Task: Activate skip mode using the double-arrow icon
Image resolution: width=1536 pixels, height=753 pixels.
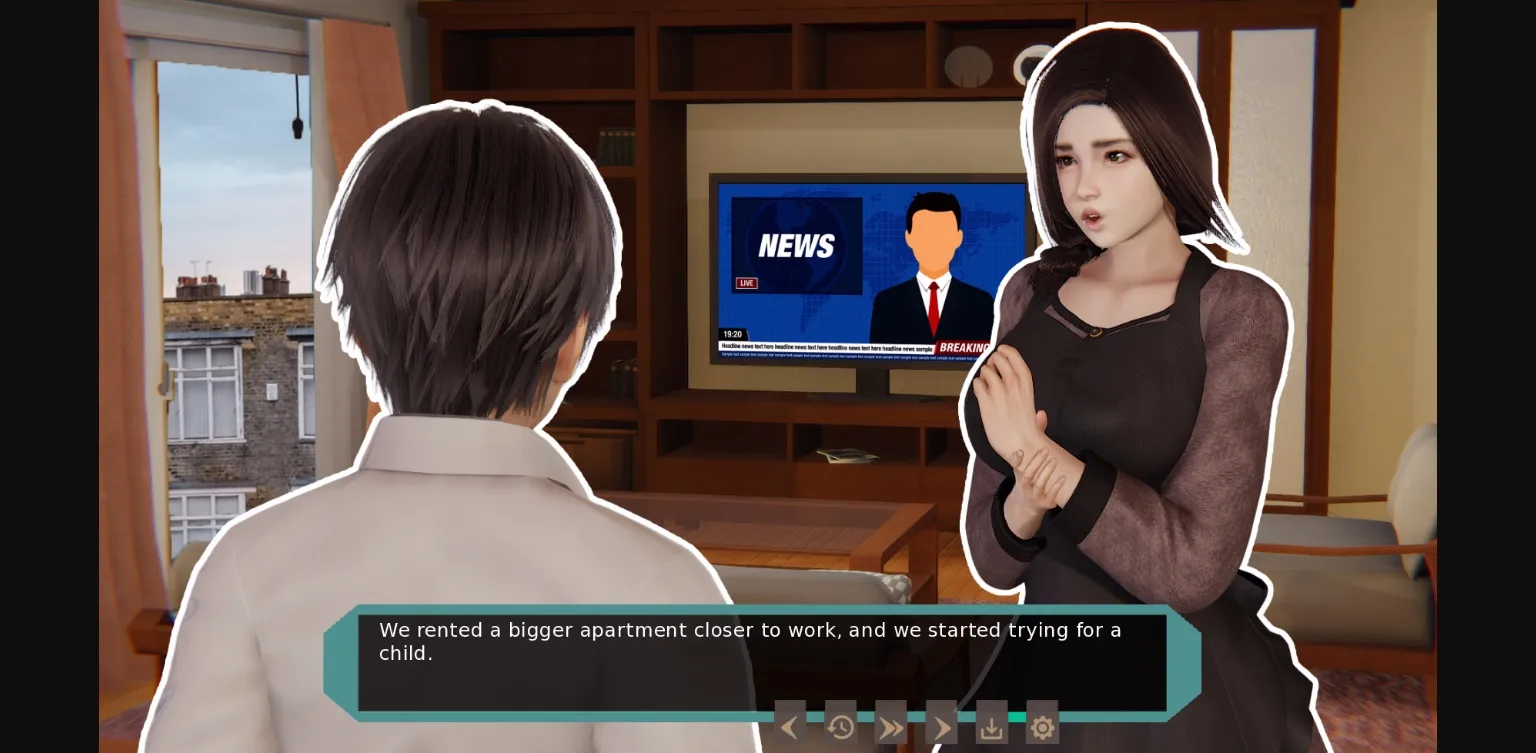Action: 891,726
